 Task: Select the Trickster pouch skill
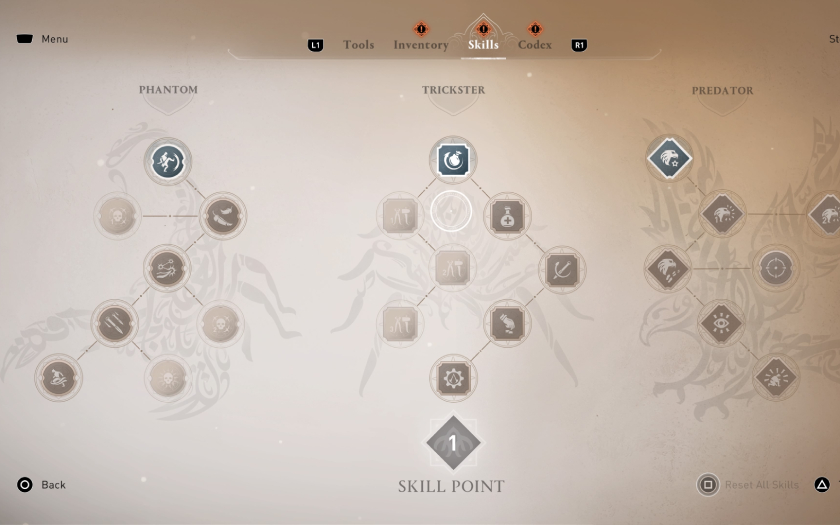point(507,323)
